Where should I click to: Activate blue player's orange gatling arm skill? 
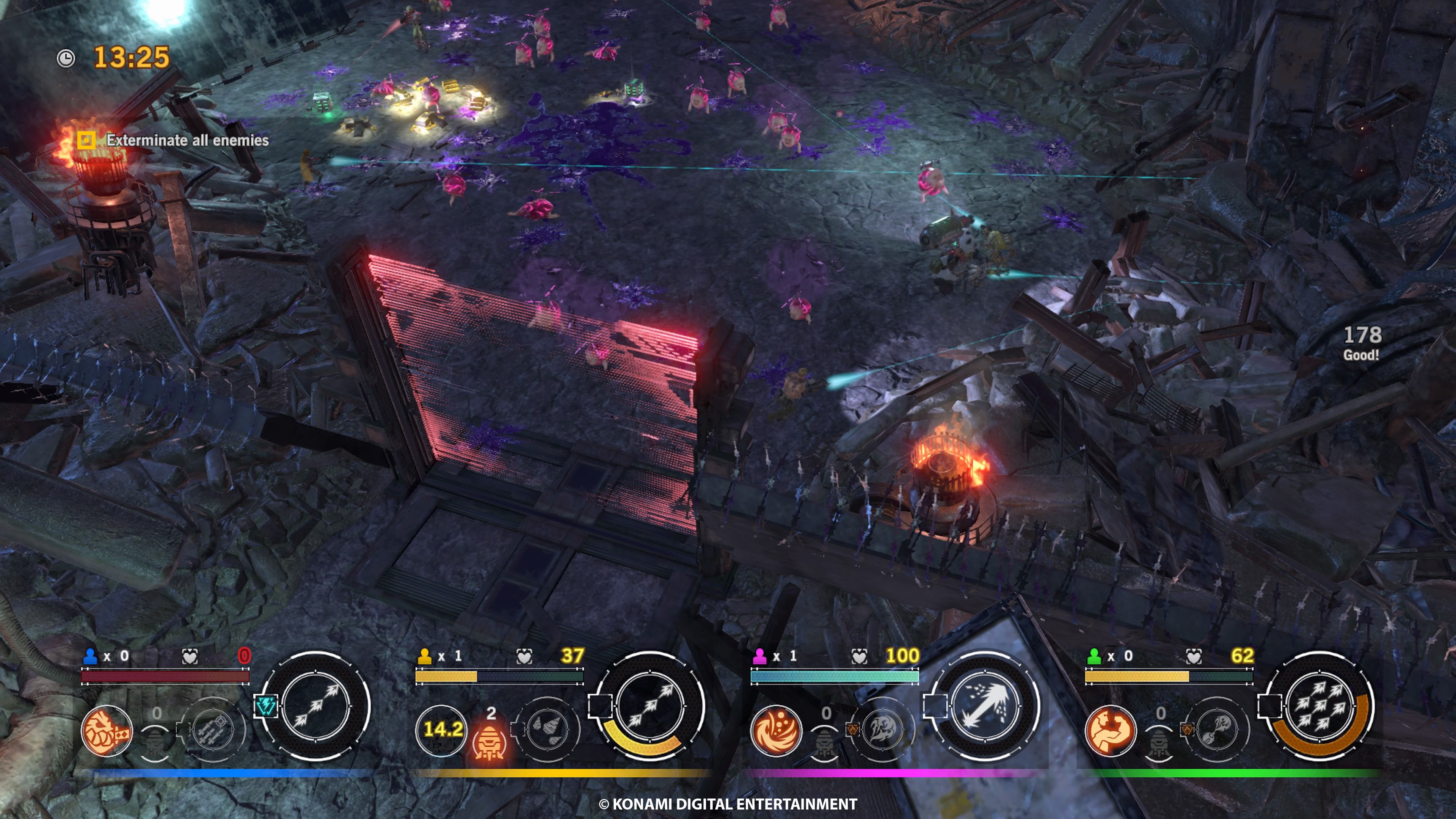point(107,731)
